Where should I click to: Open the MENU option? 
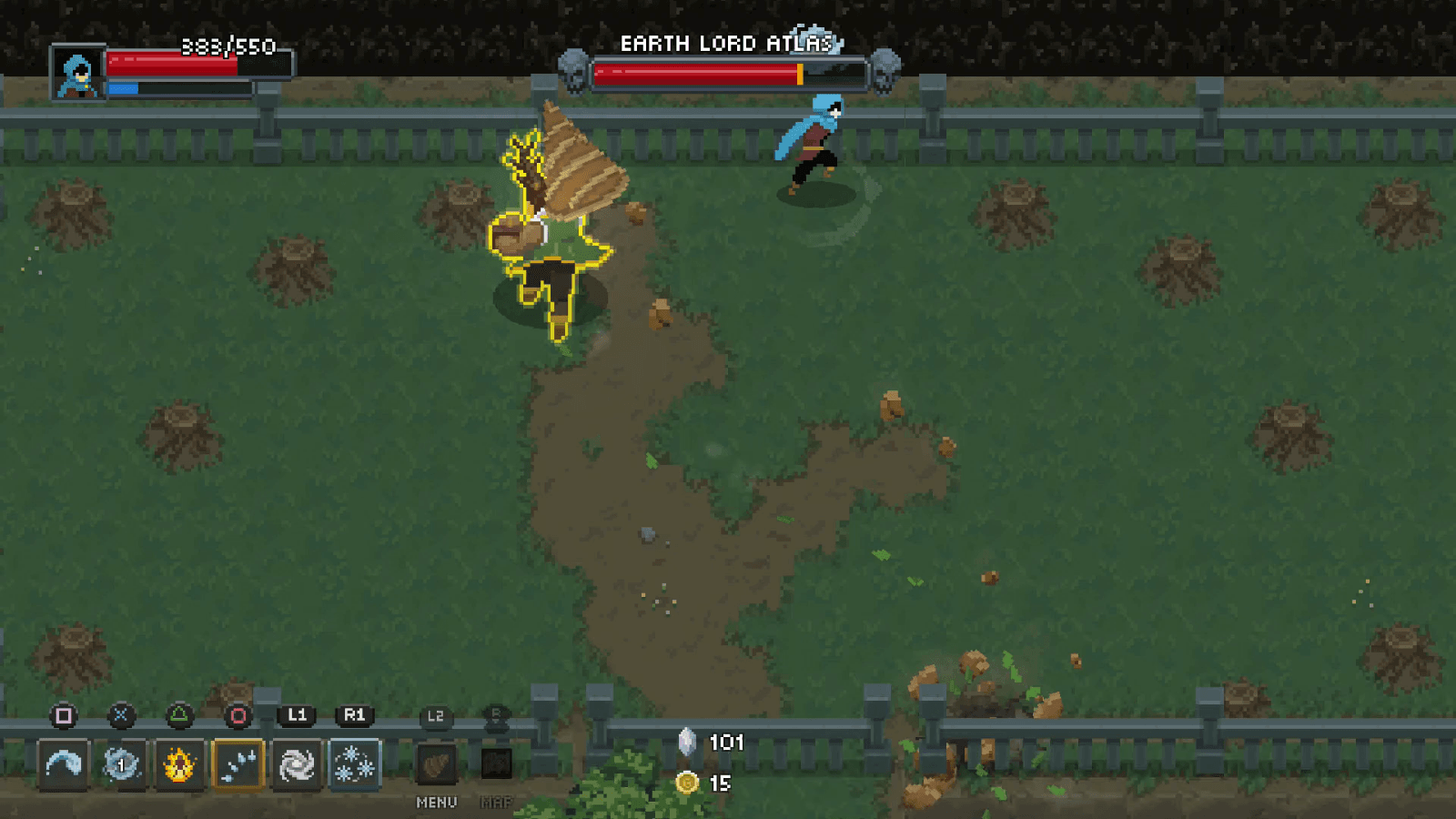(x=436, y=804)
